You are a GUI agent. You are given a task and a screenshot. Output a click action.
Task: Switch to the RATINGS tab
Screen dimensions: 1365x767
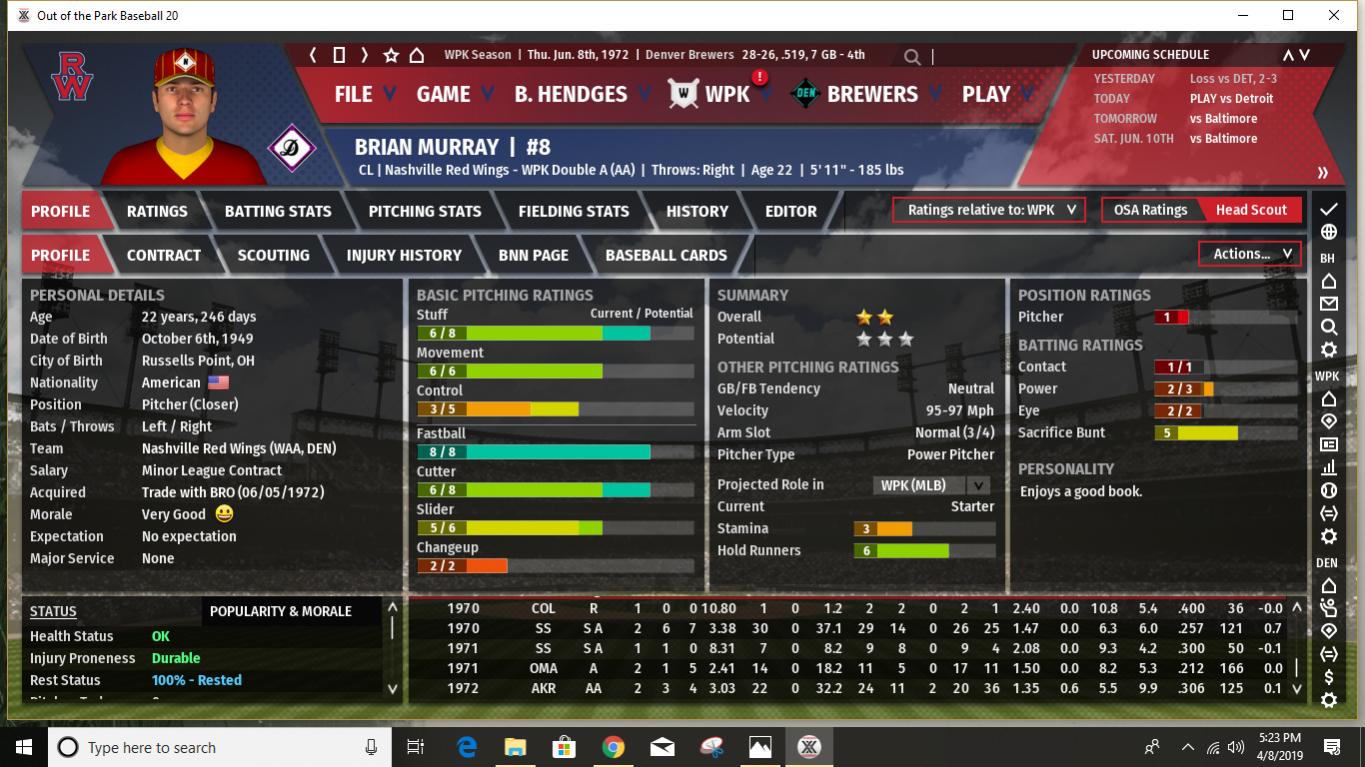[x=157, y=211]
